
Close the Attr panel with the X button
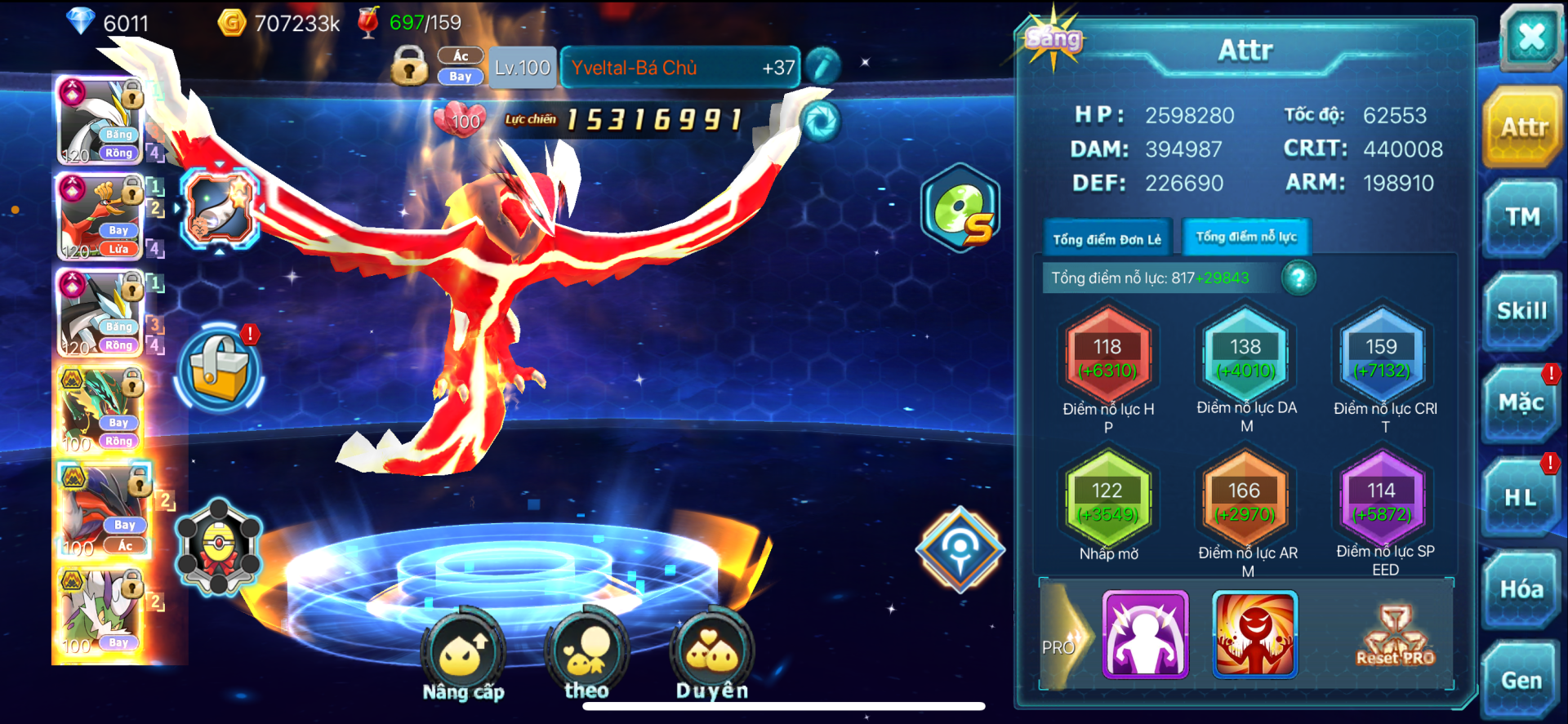pos(1530,38)
